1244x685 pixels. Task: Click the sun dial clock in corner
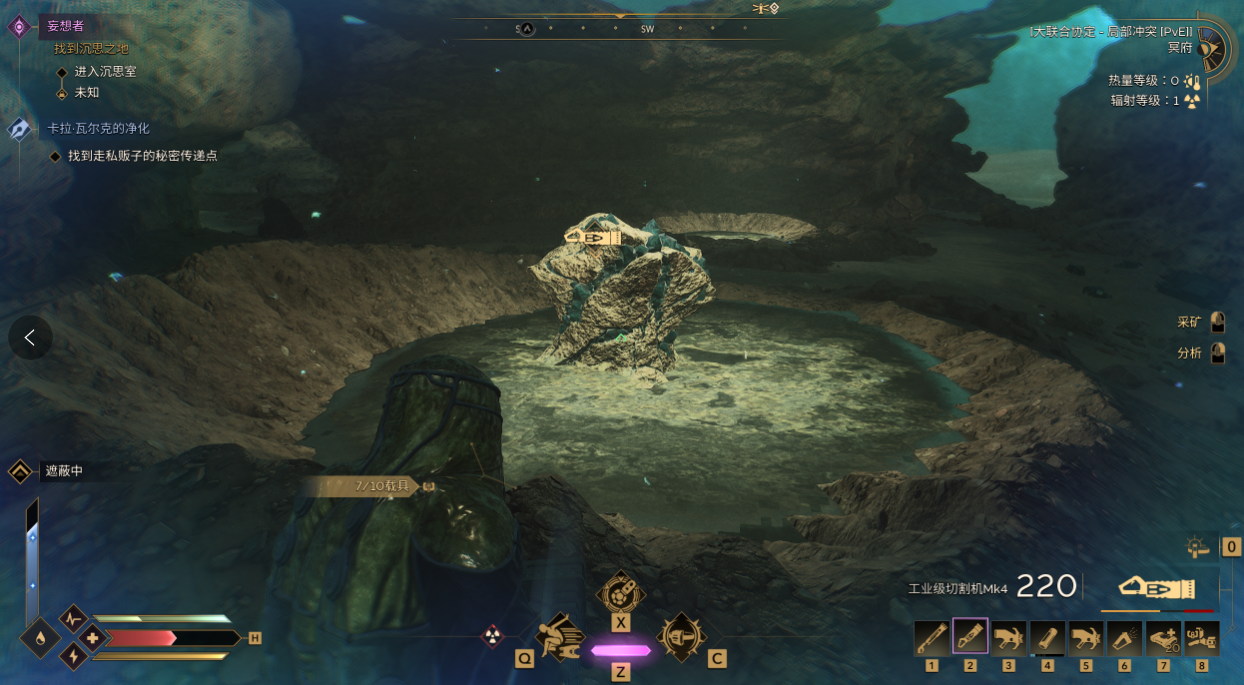[1213, 47]
